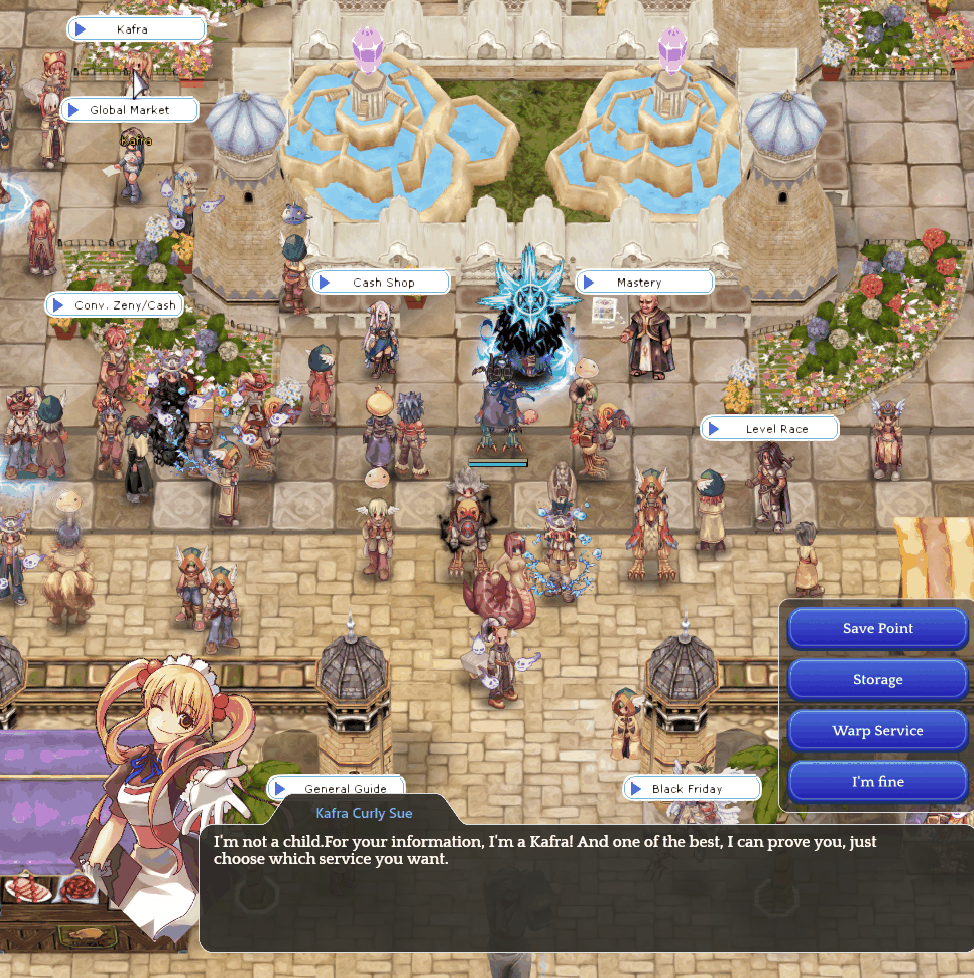Open the General Guide label
Viewport: 974px width, 978px height.
pos(337,789)
